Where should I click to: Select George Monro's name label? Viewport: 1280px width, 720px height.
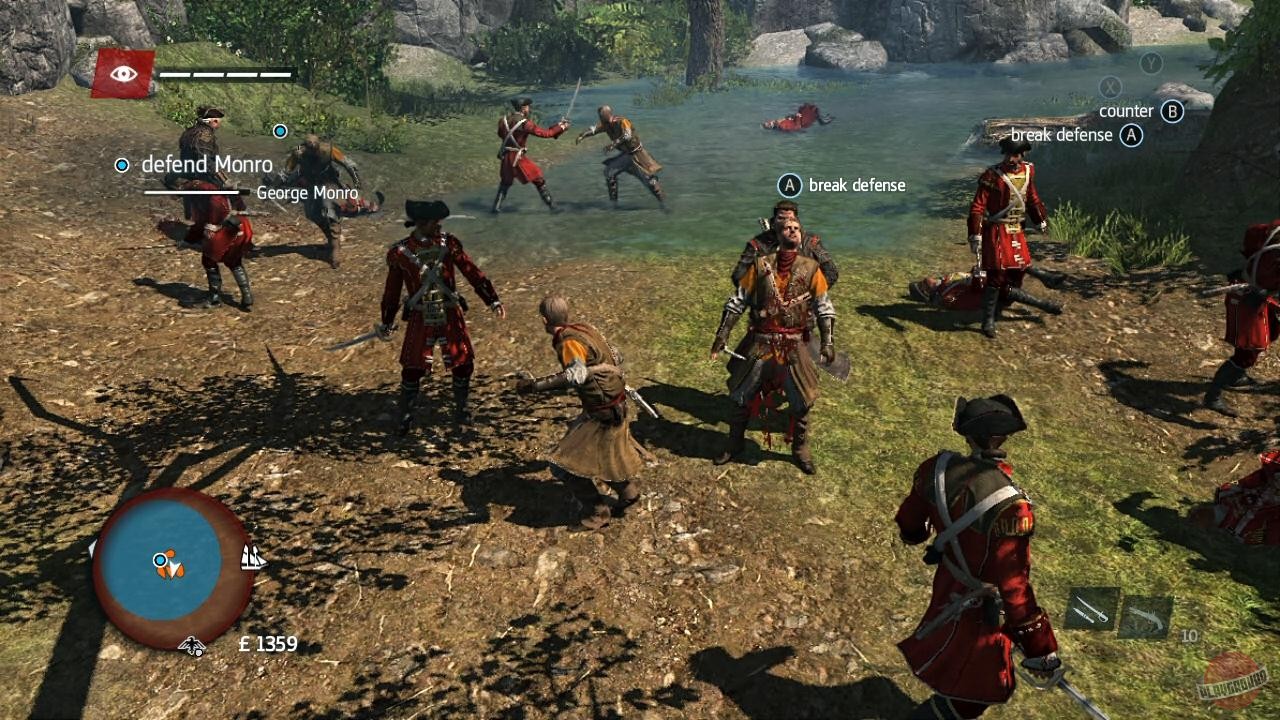(x=308, y=192)
